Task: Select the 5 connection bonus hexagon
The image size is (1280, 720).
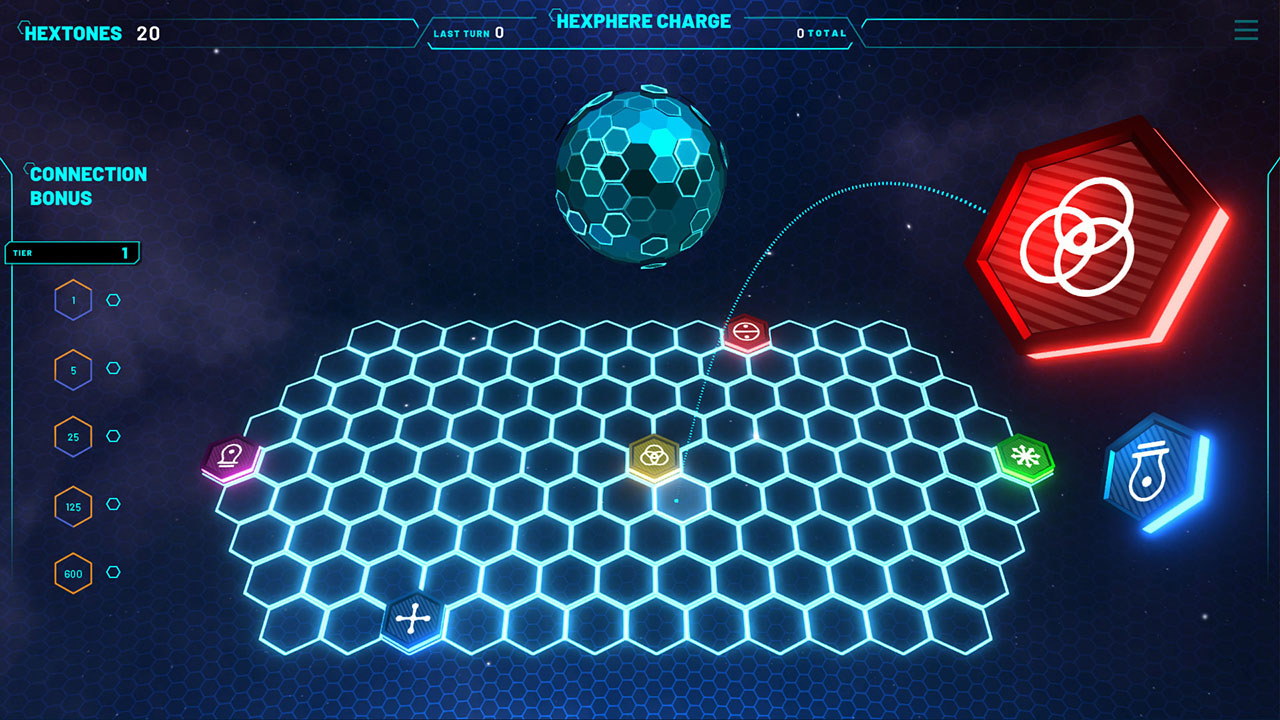Action: [x=73, y=368]
